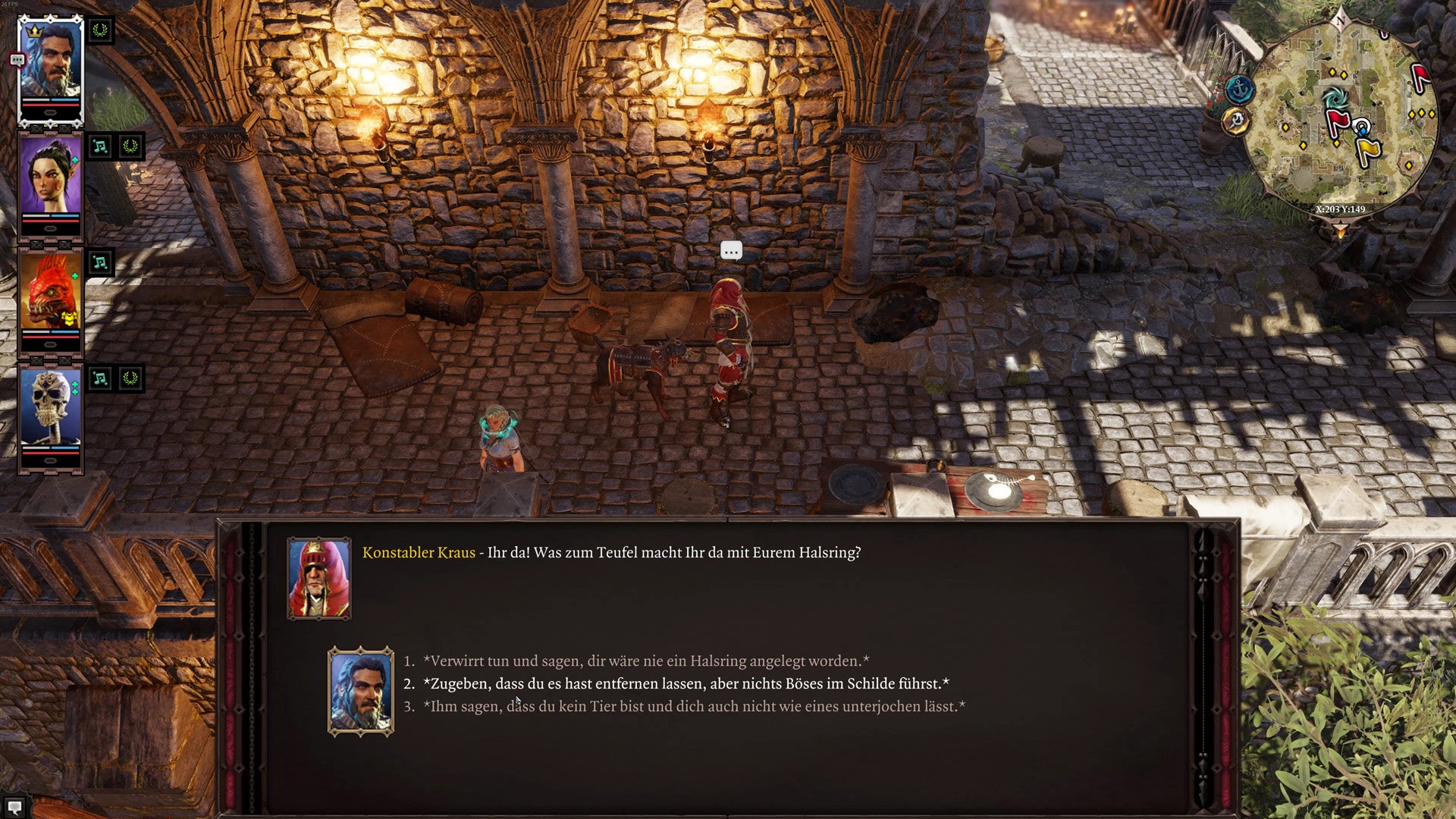Click the swirling vortex waypoint at the minimap center
The image size is (1456, 819).
(x=1337, y=98)
